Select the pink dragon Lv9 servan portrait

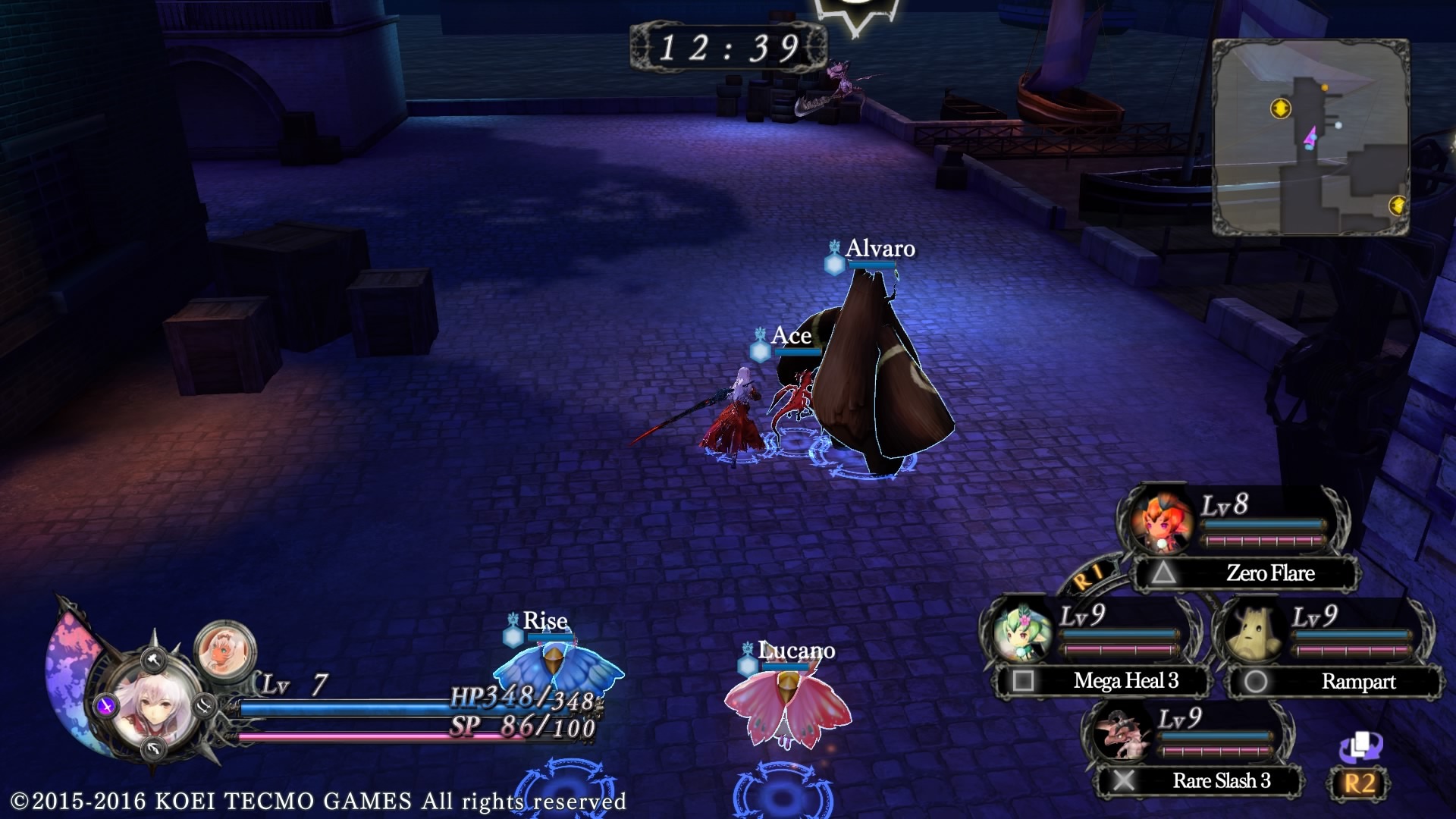(1120, 733)
